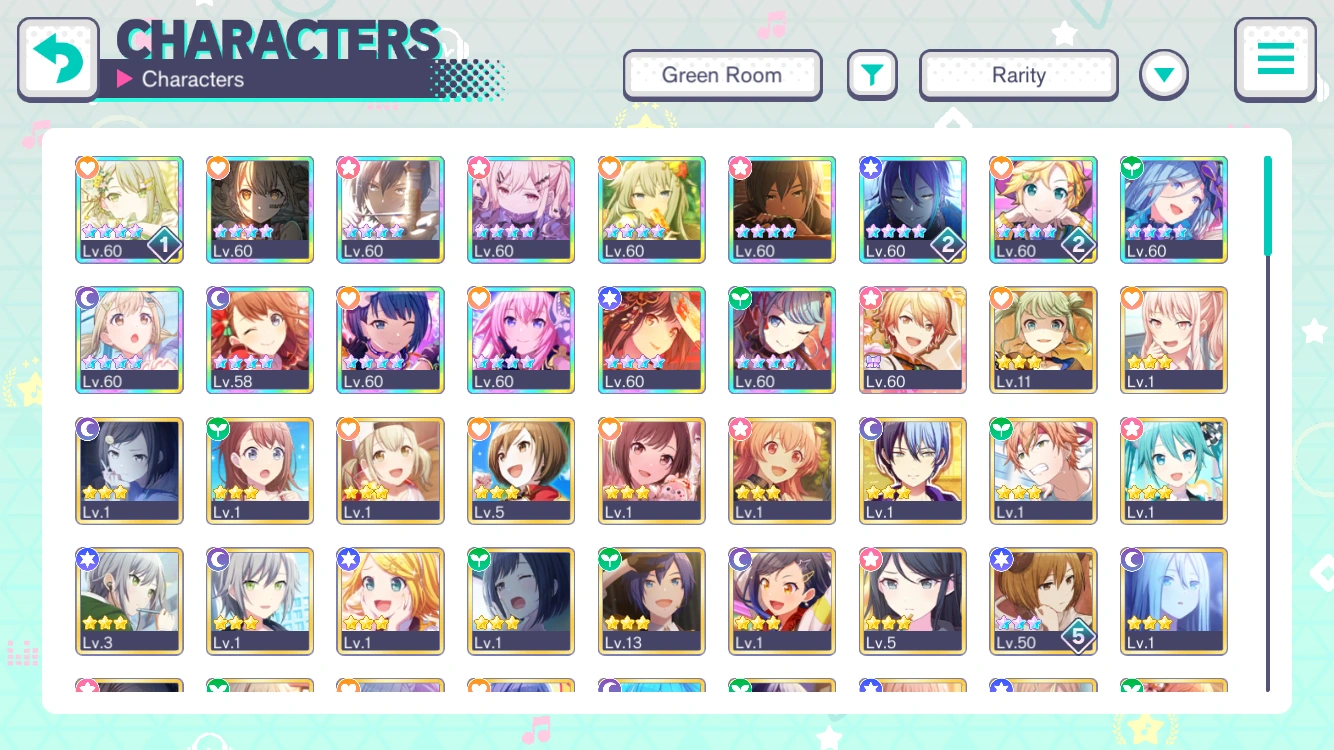Select Kagamine Rin's Lv.1 card
The width and height of the screenshot is (1334, 750).
pyautogui.click(x=390, y=601)
